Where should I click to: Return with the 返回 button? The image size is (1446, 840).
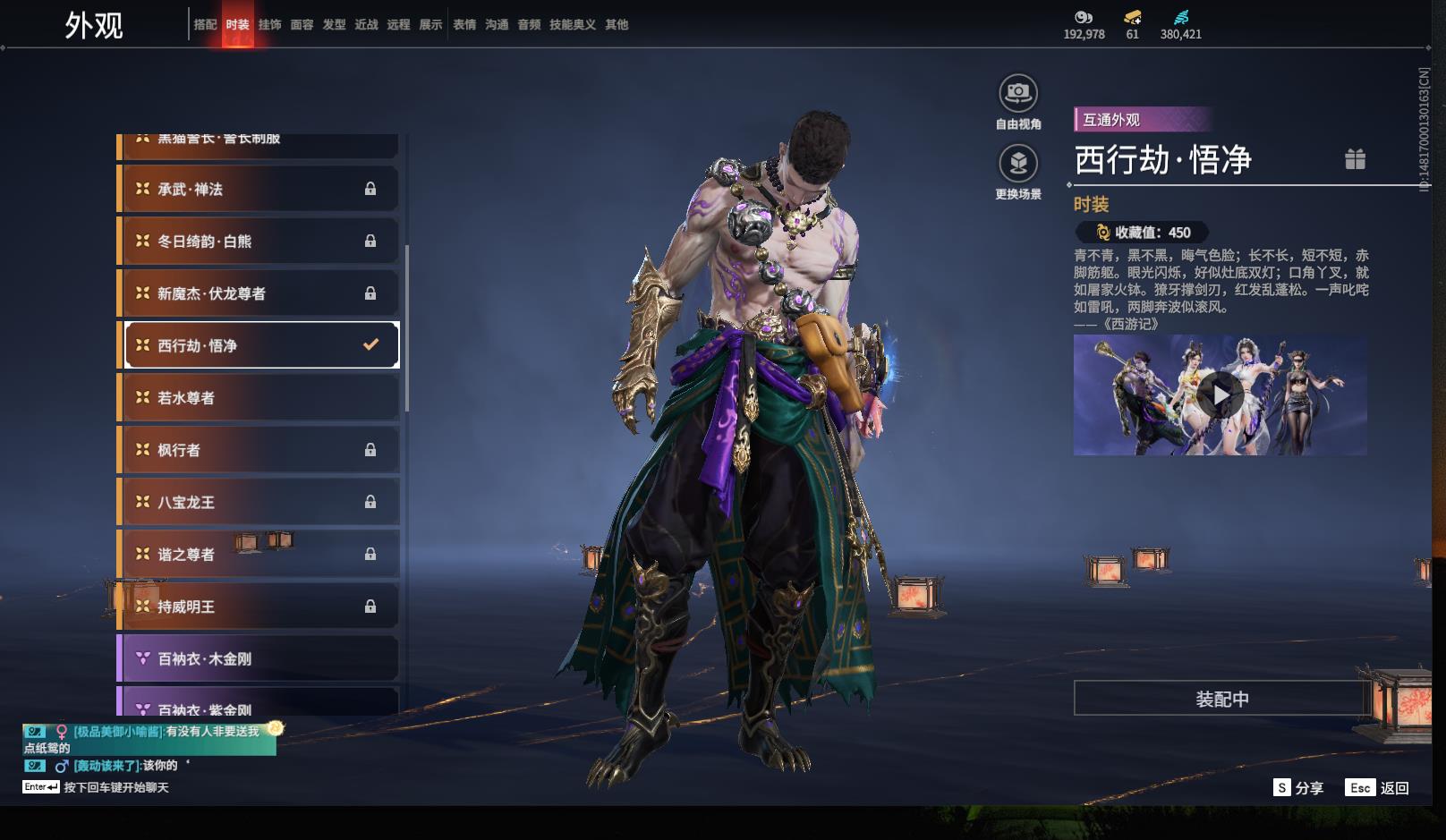tap(1378, 788)
